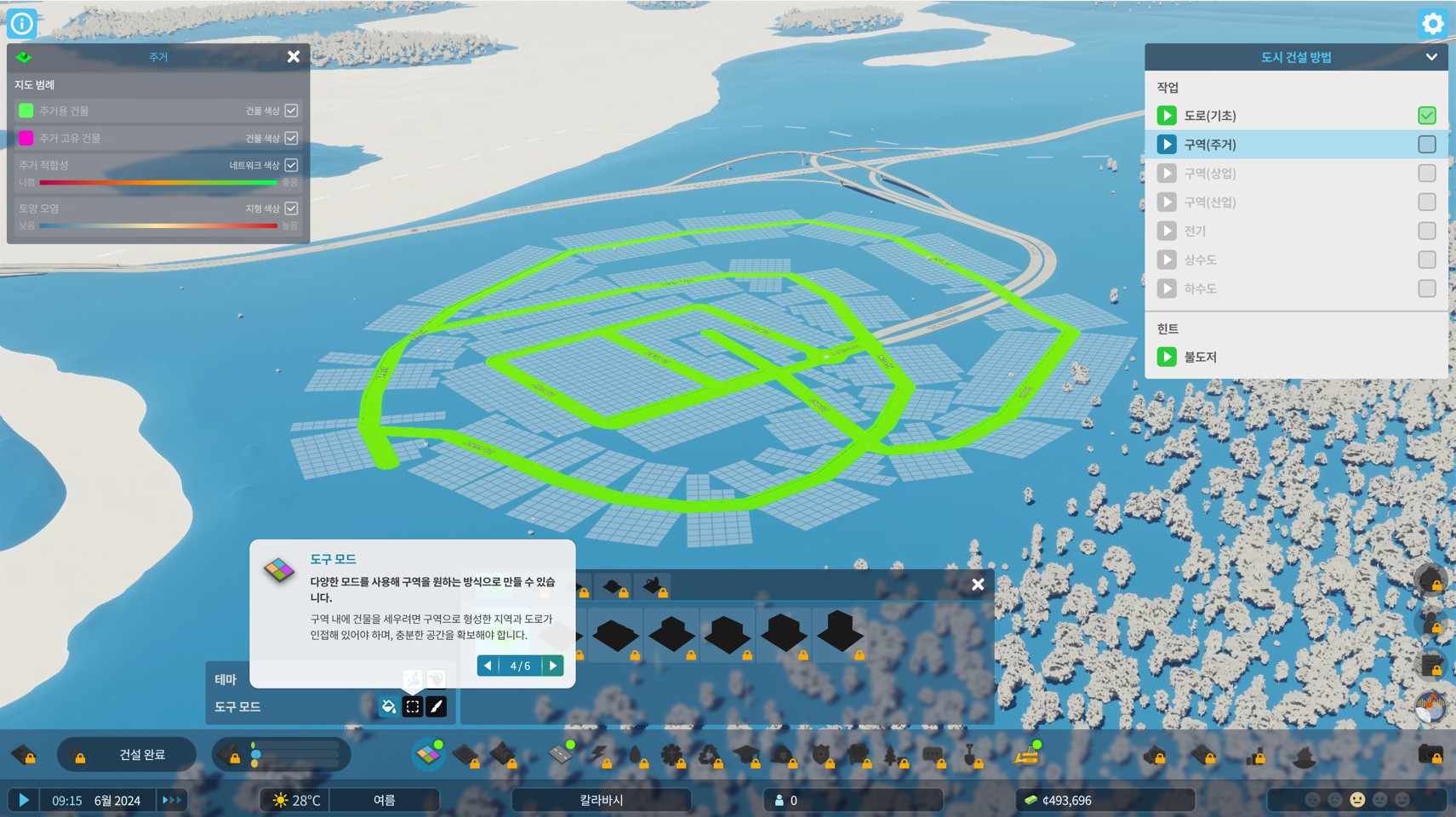Open the settings gear menu

click(x=1433, y=23)
